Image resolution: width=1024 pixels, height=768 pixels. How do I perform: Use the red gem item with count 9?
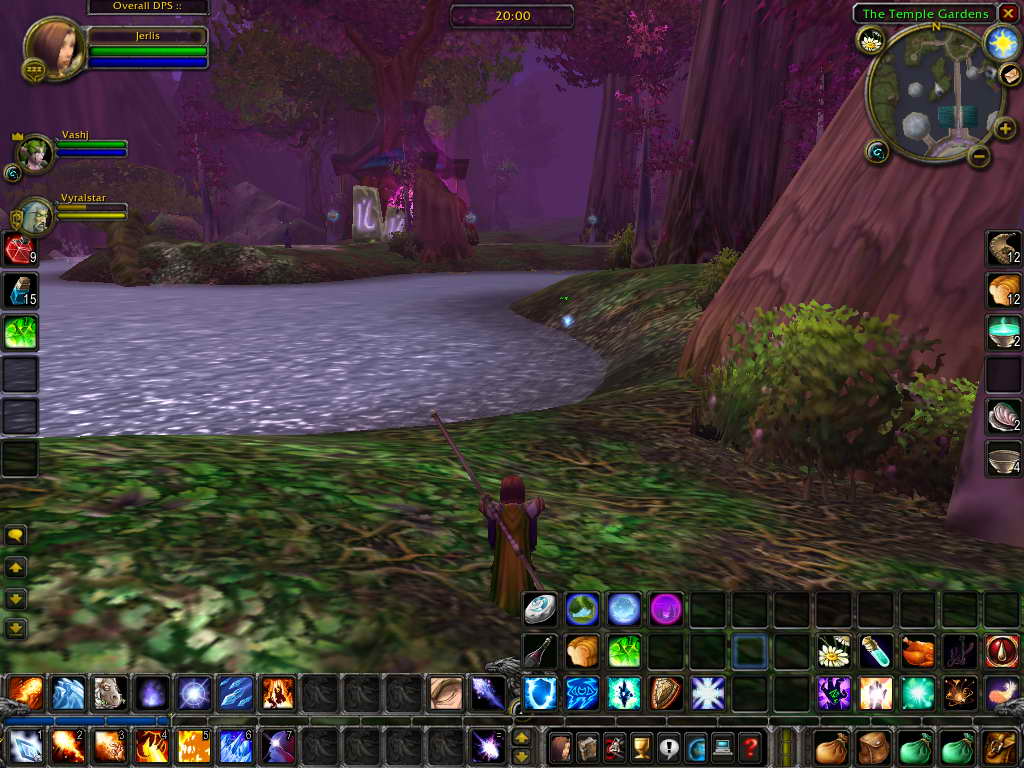[x=19, y=248]
